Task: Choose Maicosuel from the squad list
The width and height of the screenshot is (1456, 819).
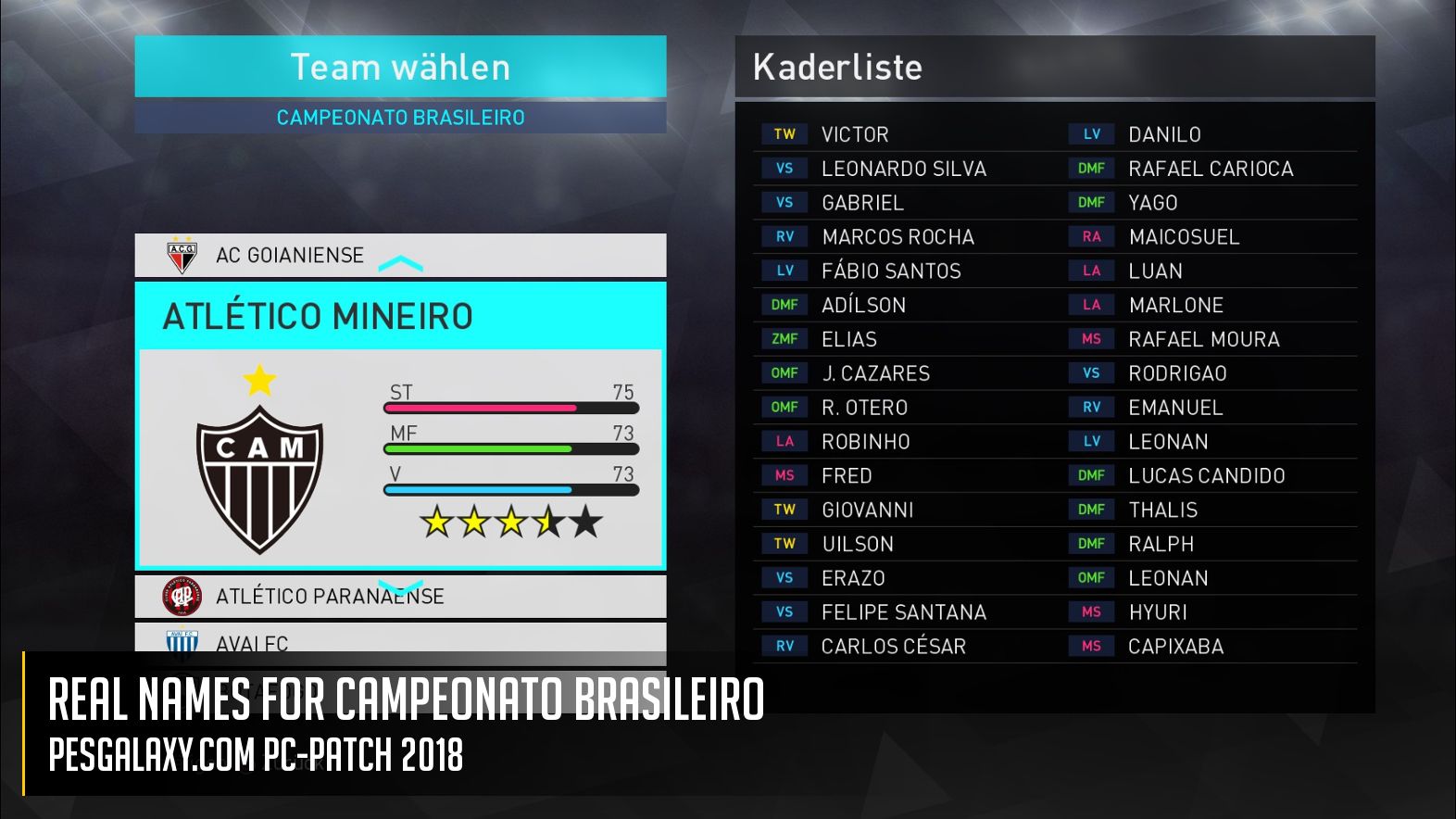Action: tap(1184, 237)
